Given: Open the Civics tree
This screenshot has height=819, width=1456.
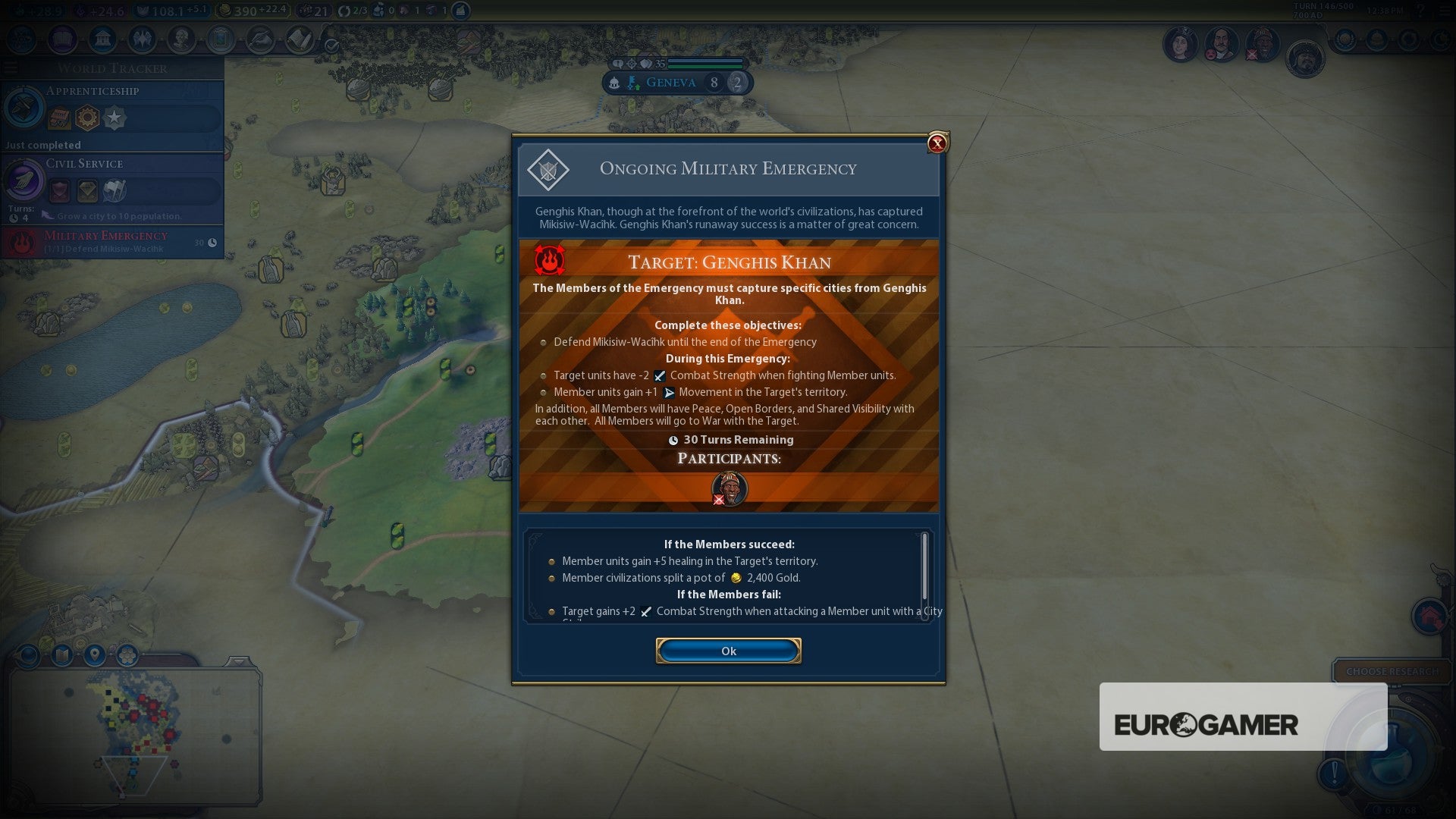Looking at the screenshot, I should 63,40.
